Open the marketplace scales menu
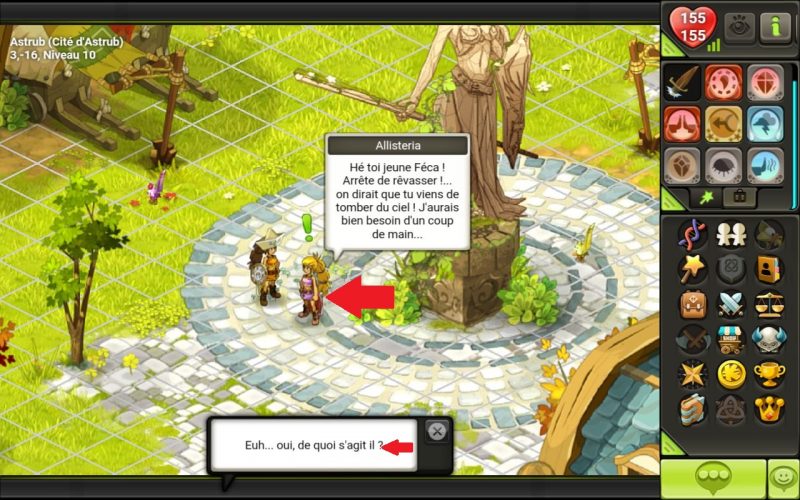Viewport: 800px width, 500px height. click(x=768, y=302)
